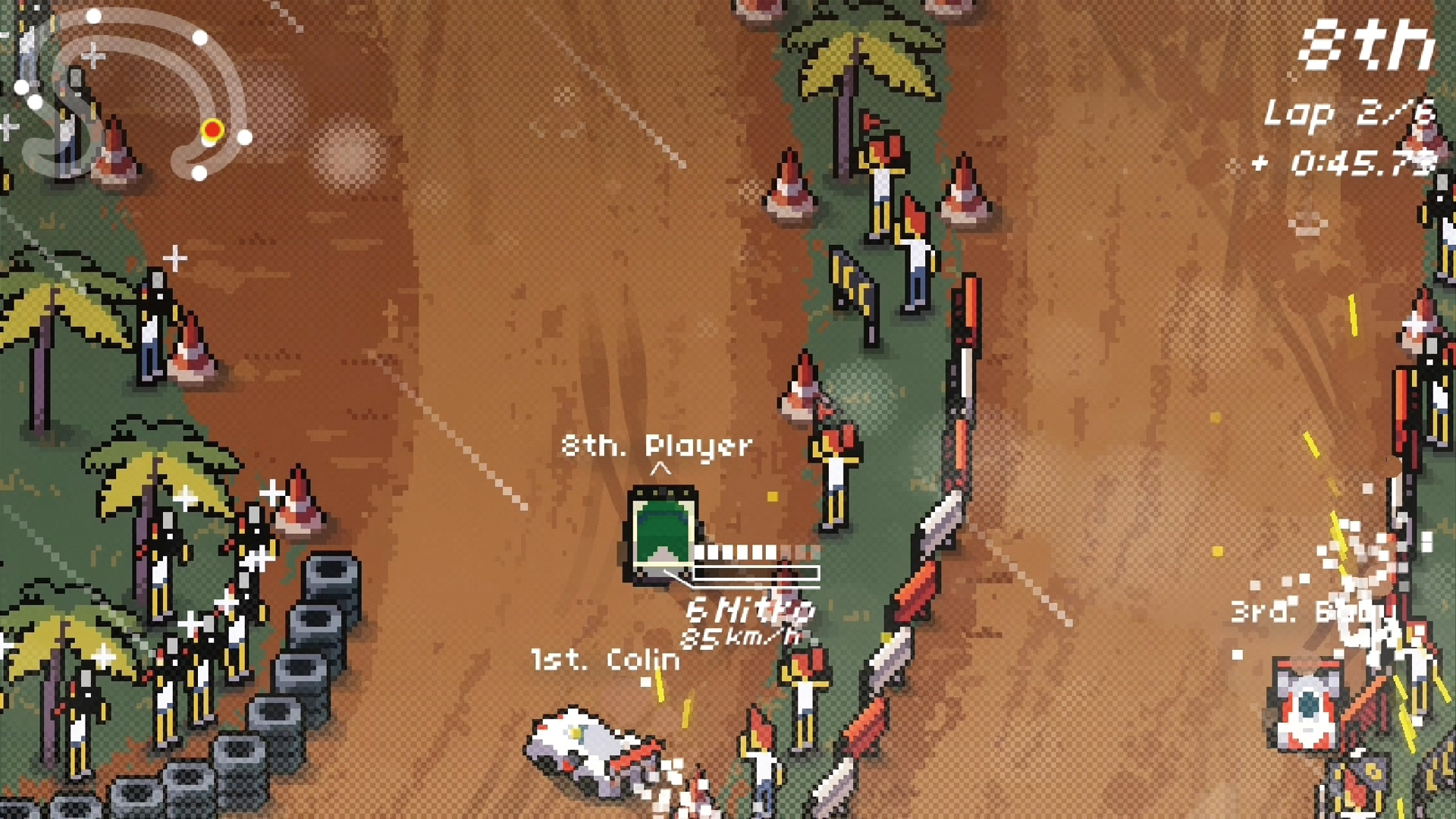Click the traffic cone near the finish barrier
Screen dimensions: 1456x819
pos(789,182)
